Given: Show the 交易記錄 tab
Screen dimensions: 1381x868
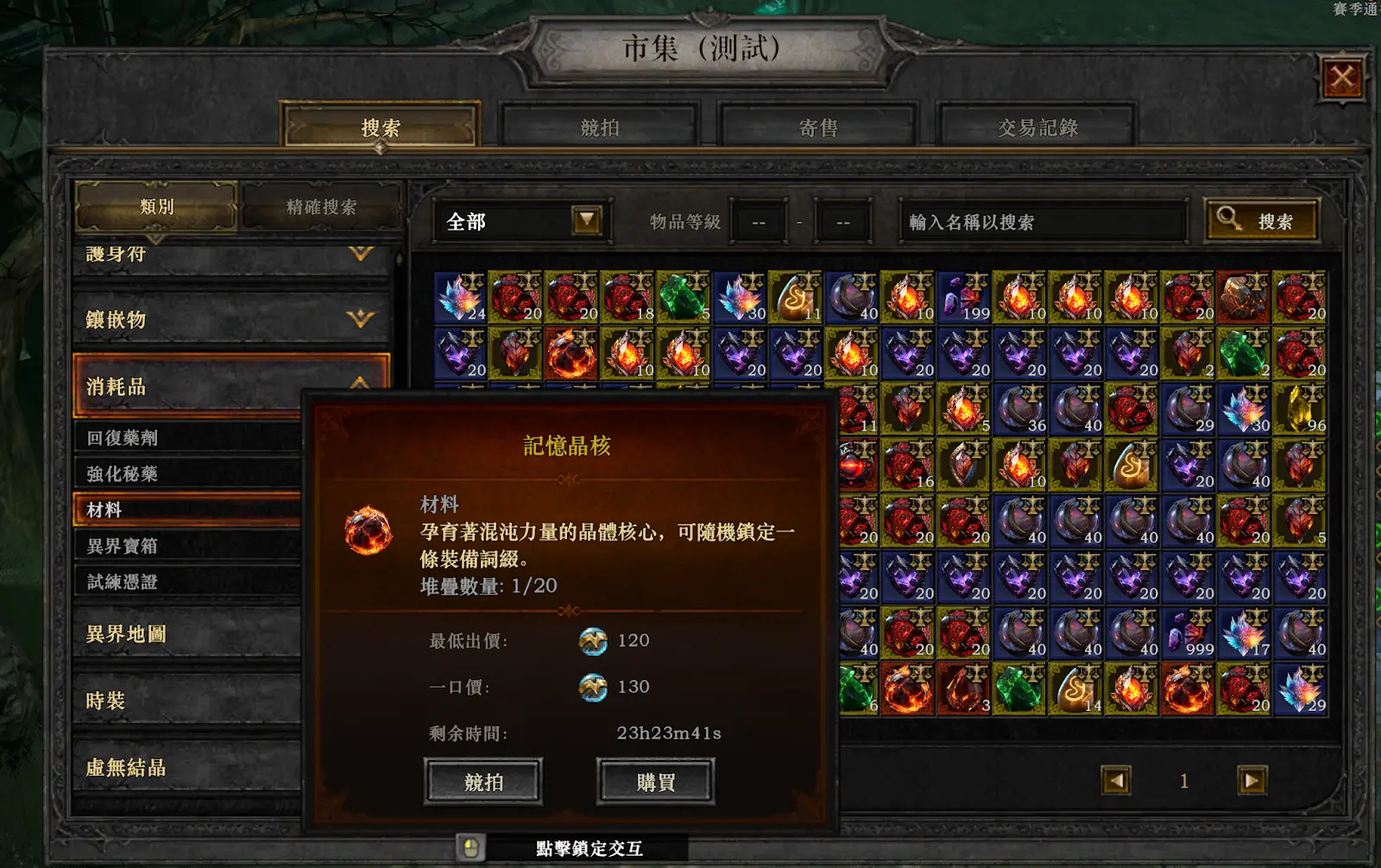Looking at the screenshot, I should pyautogui.click(x=1037, y=128).
